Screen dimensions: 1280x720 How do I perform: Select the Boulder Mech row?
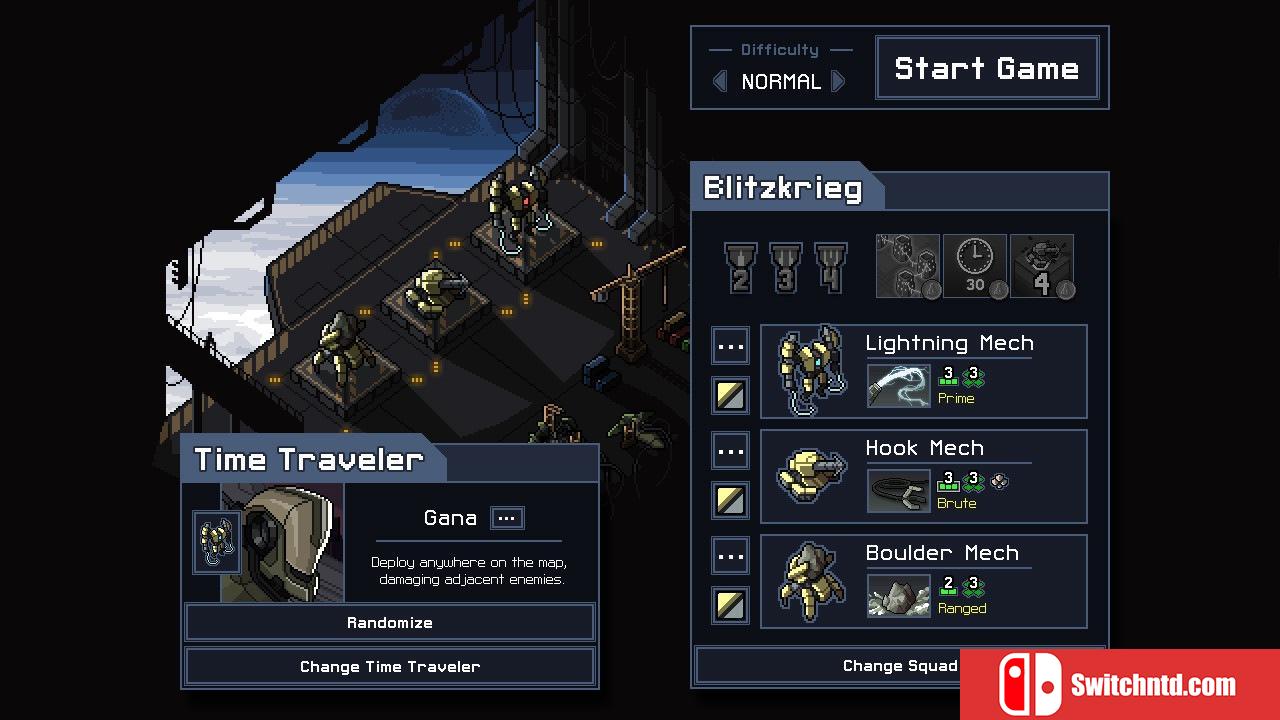923,581
